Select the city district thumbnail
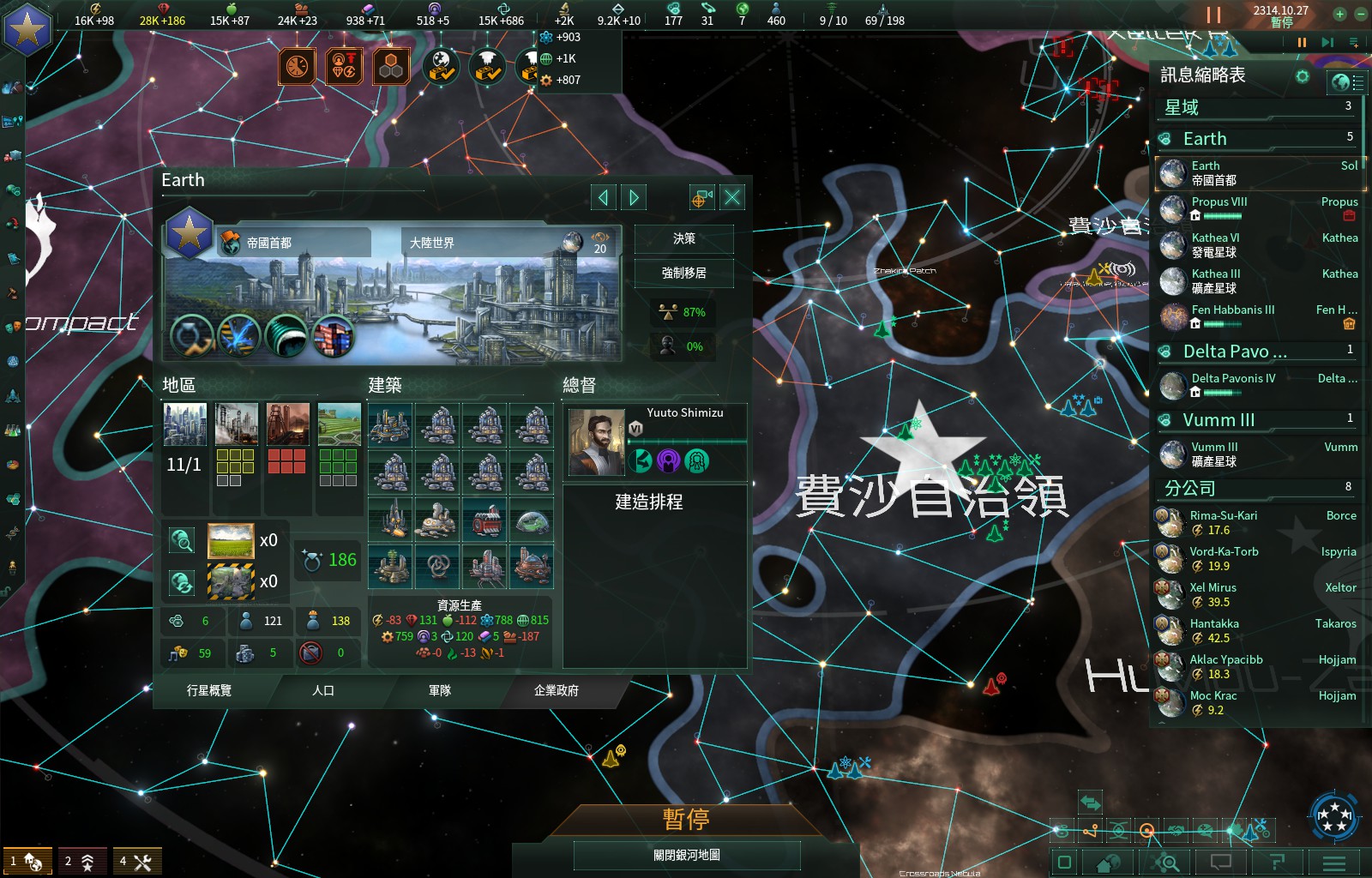The height and width of the screenshot is (878, 1372). click(x=185, y=424)
